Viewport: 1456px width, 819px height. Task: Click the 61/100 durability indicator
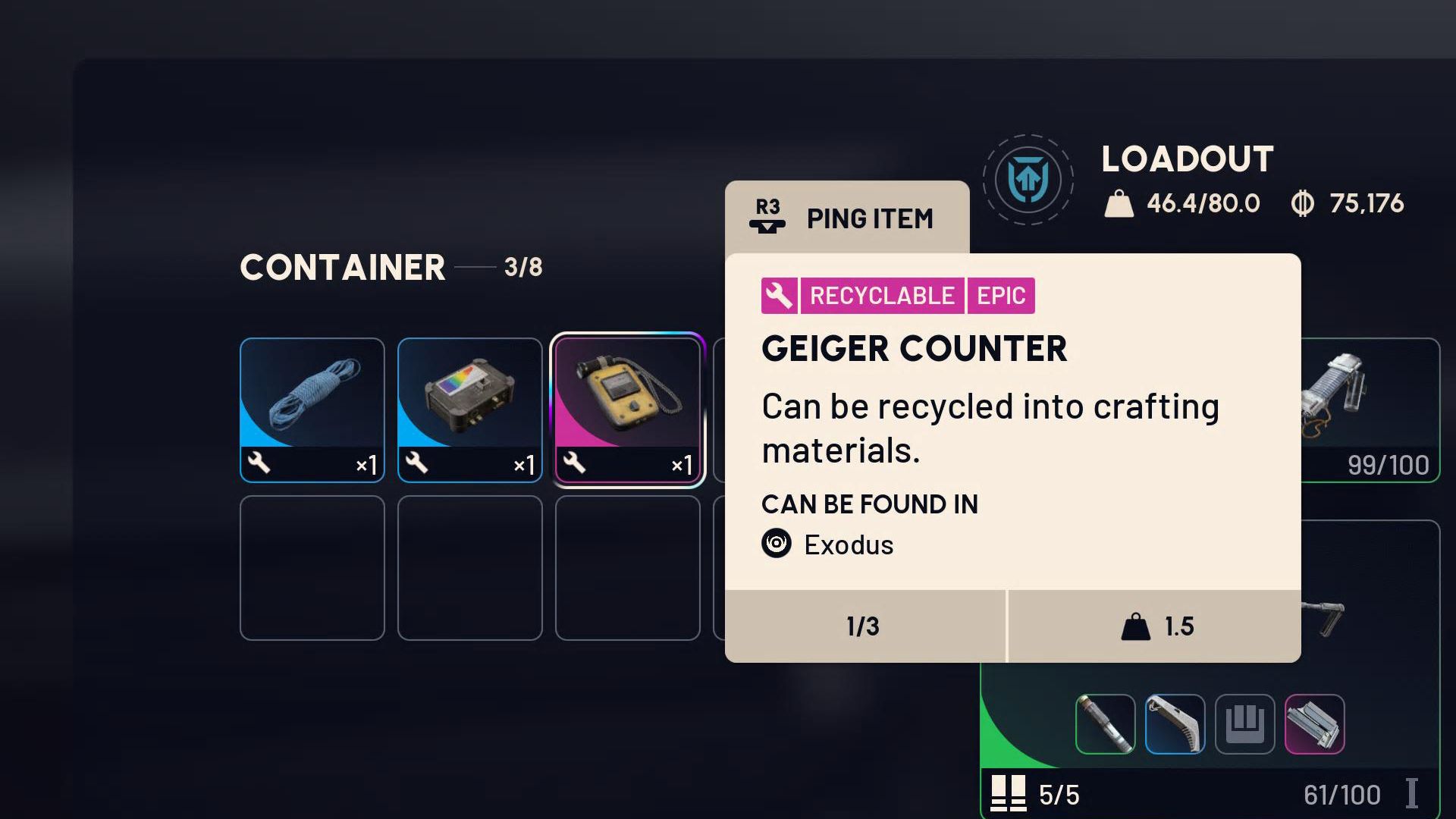click(x=1342, y=795)
